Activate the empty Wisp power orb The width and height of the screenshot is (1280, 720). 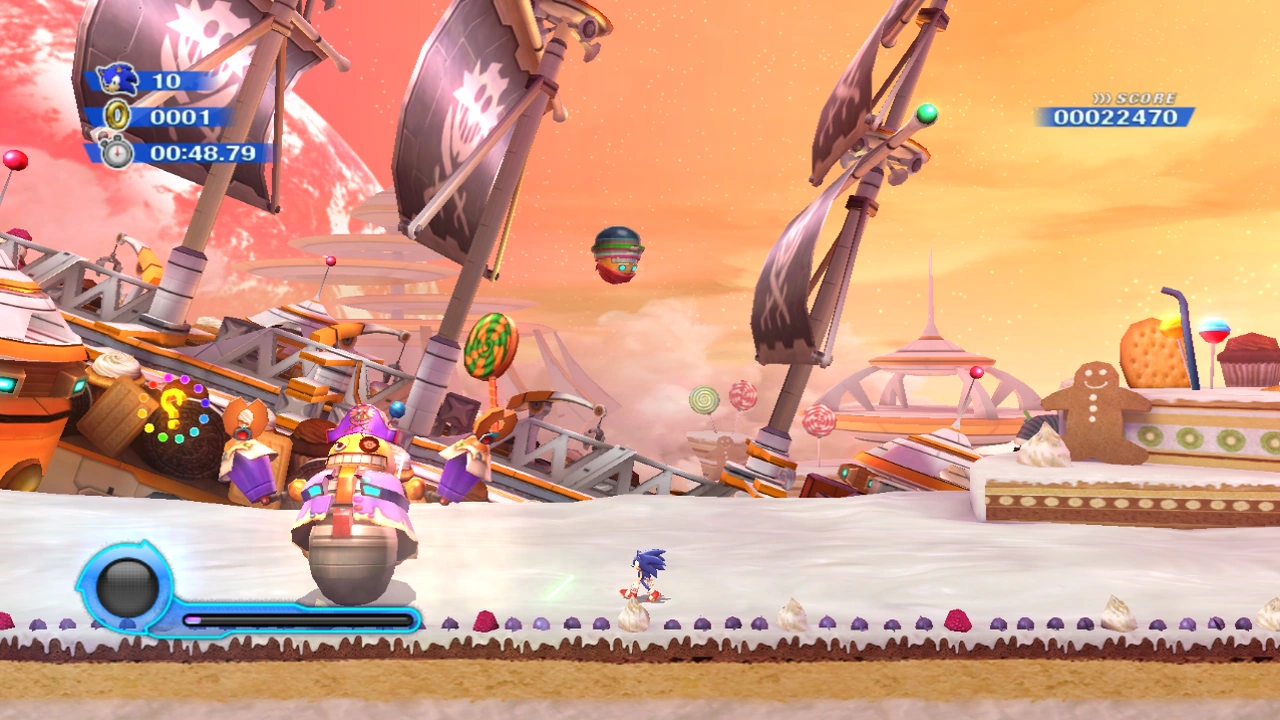pyautogui.click(x=127, y=587)
